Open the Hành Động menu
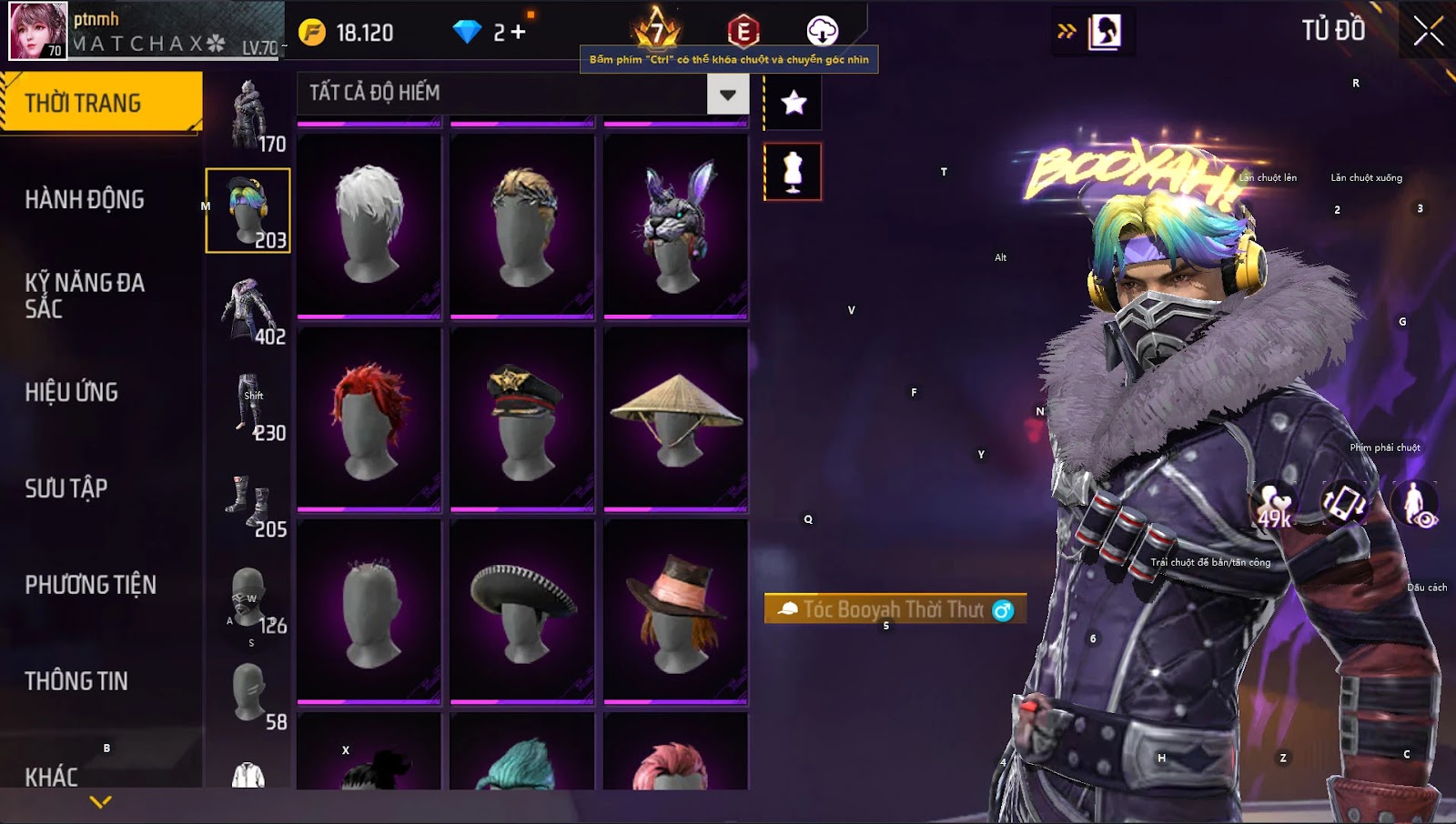The width and height of the screenshot is (1456, 824). [85, 199]
